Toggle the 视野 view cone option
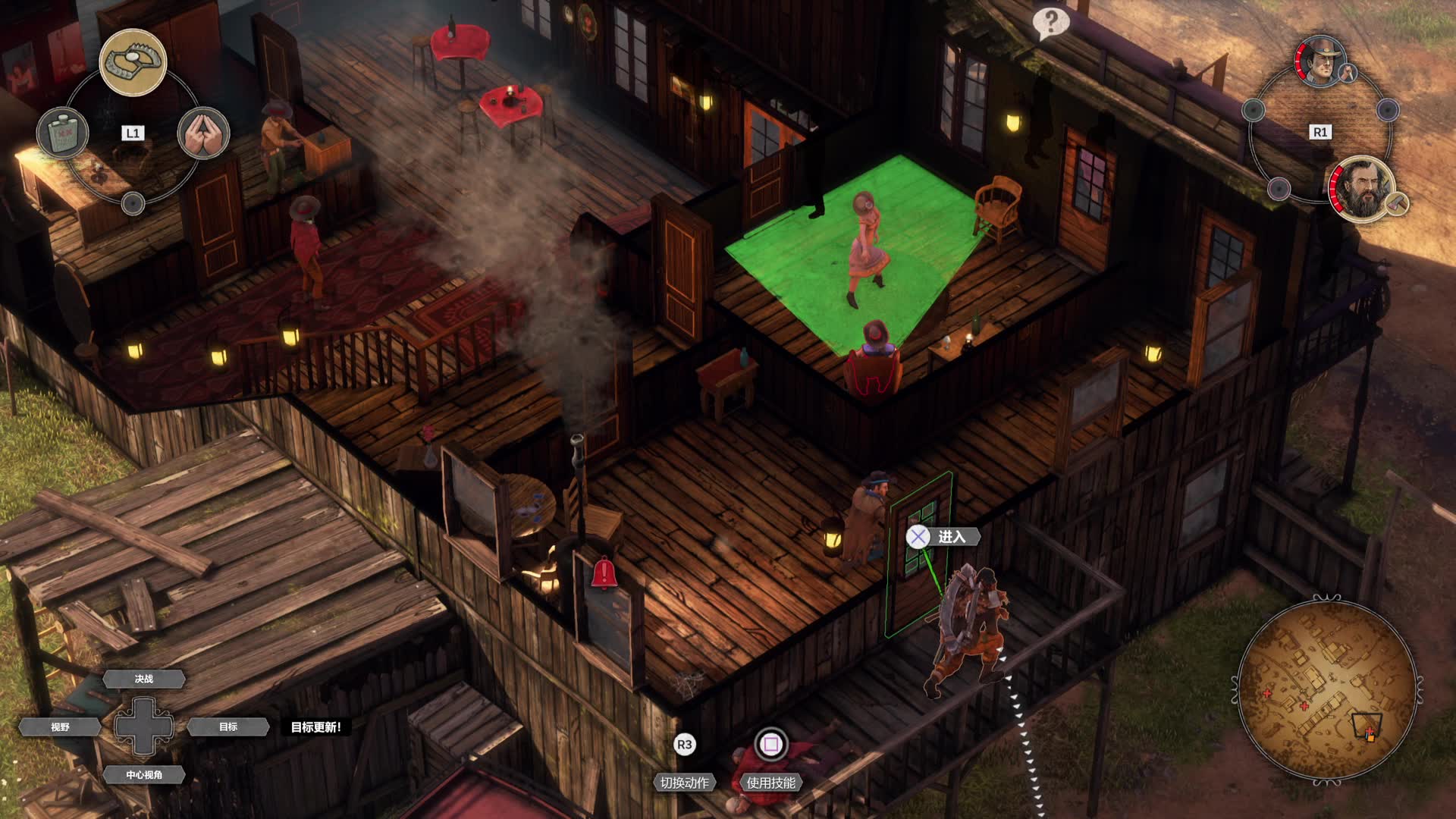The height and width of the screenshot is (819, 1456). [61, 726]
